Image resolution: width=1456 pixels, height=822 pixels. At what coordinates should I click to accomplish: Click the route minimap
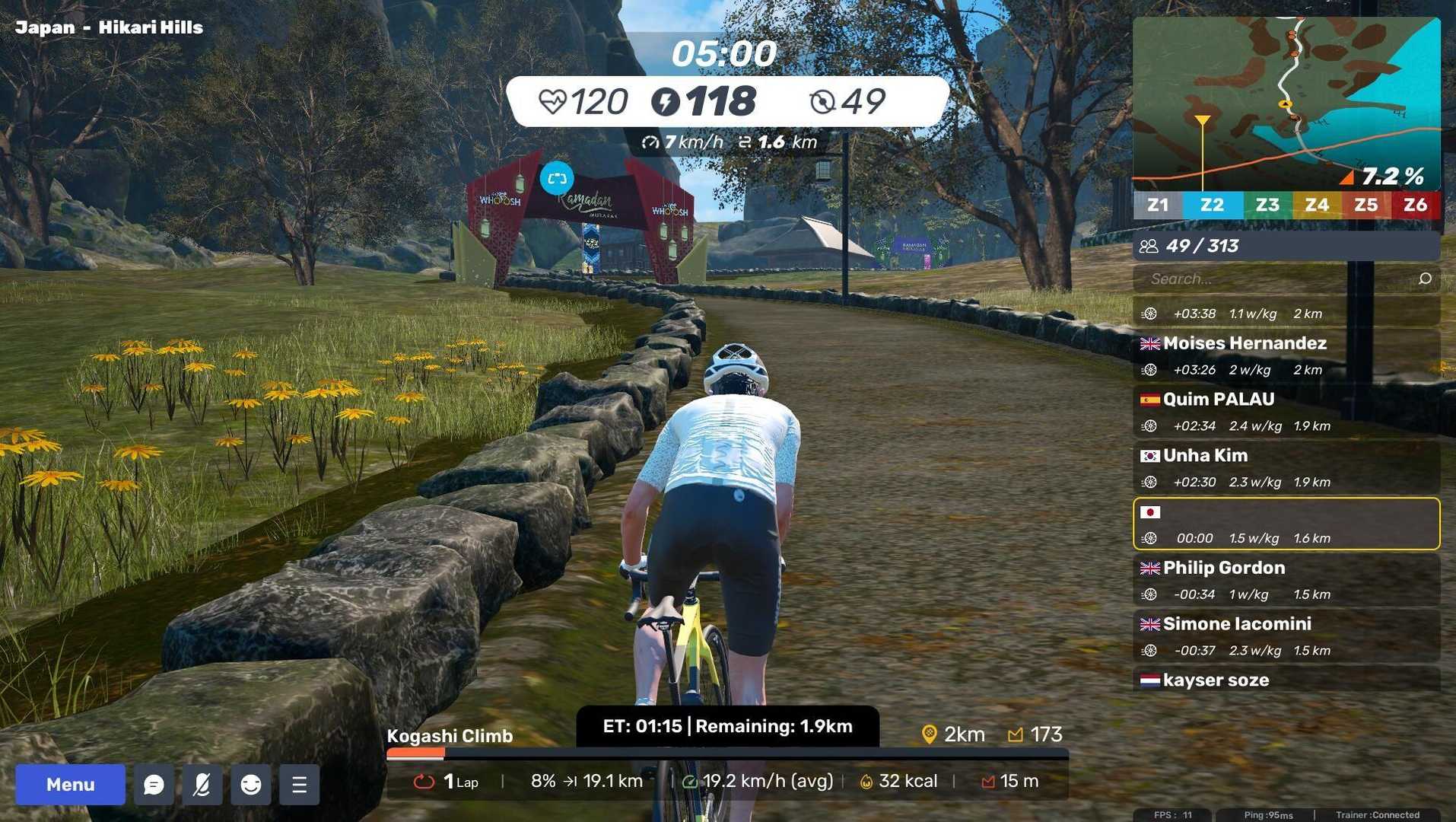pyautogui.click(x=1286, y=104)
